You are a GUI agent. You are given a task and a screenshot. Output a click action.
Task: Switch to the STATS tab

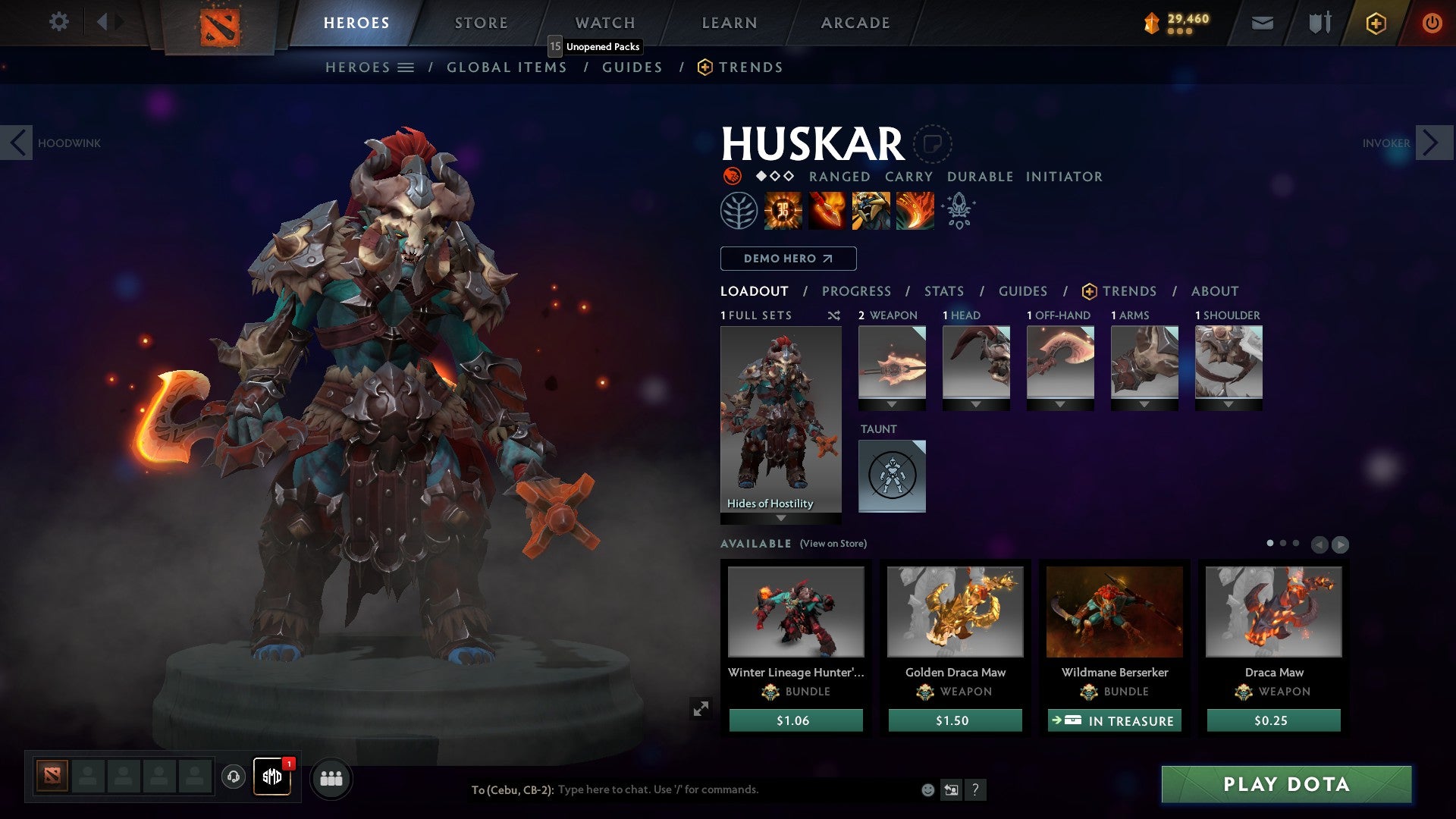943,290
